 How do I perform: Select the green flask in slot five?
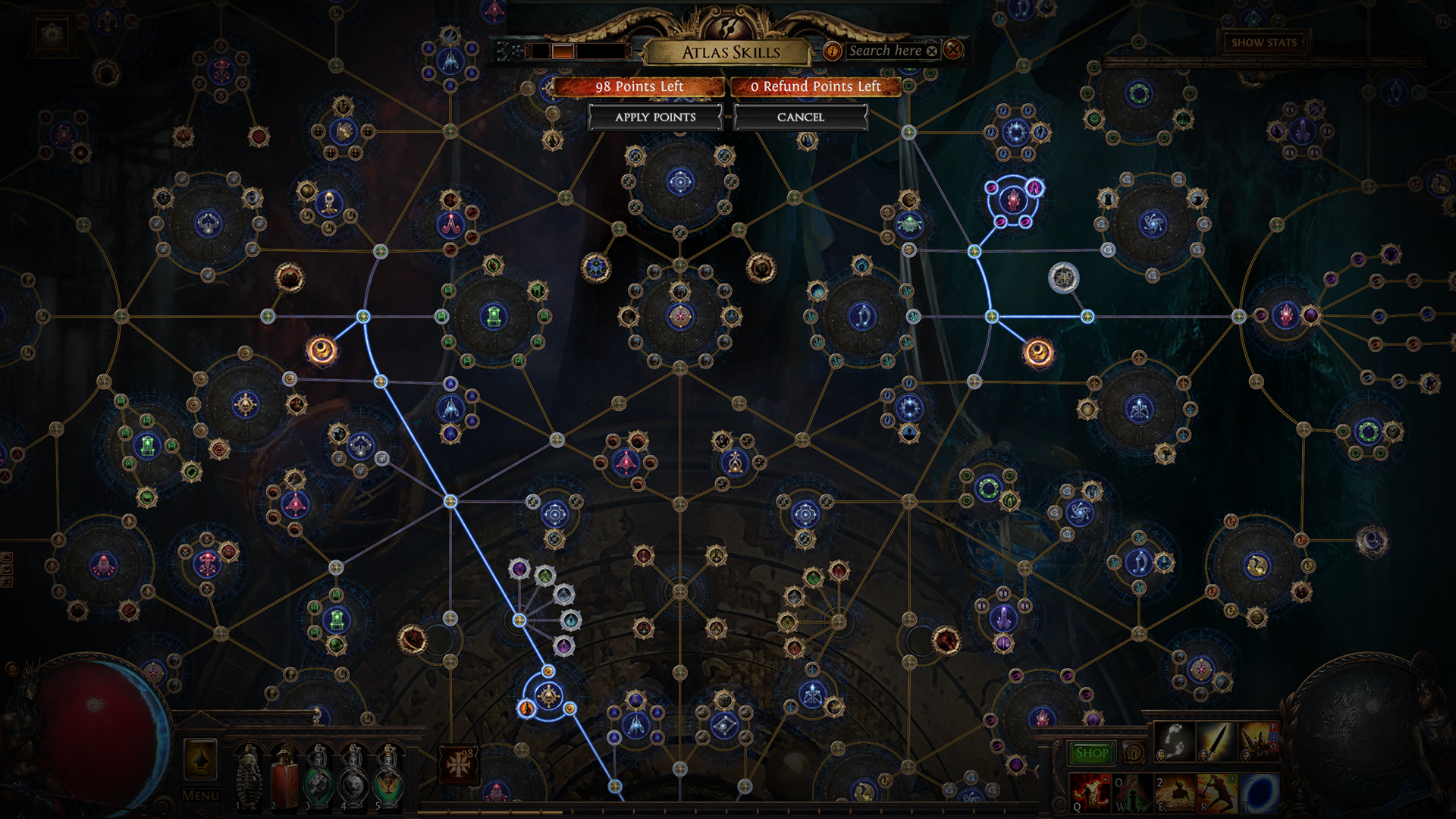tap(388, 783)
